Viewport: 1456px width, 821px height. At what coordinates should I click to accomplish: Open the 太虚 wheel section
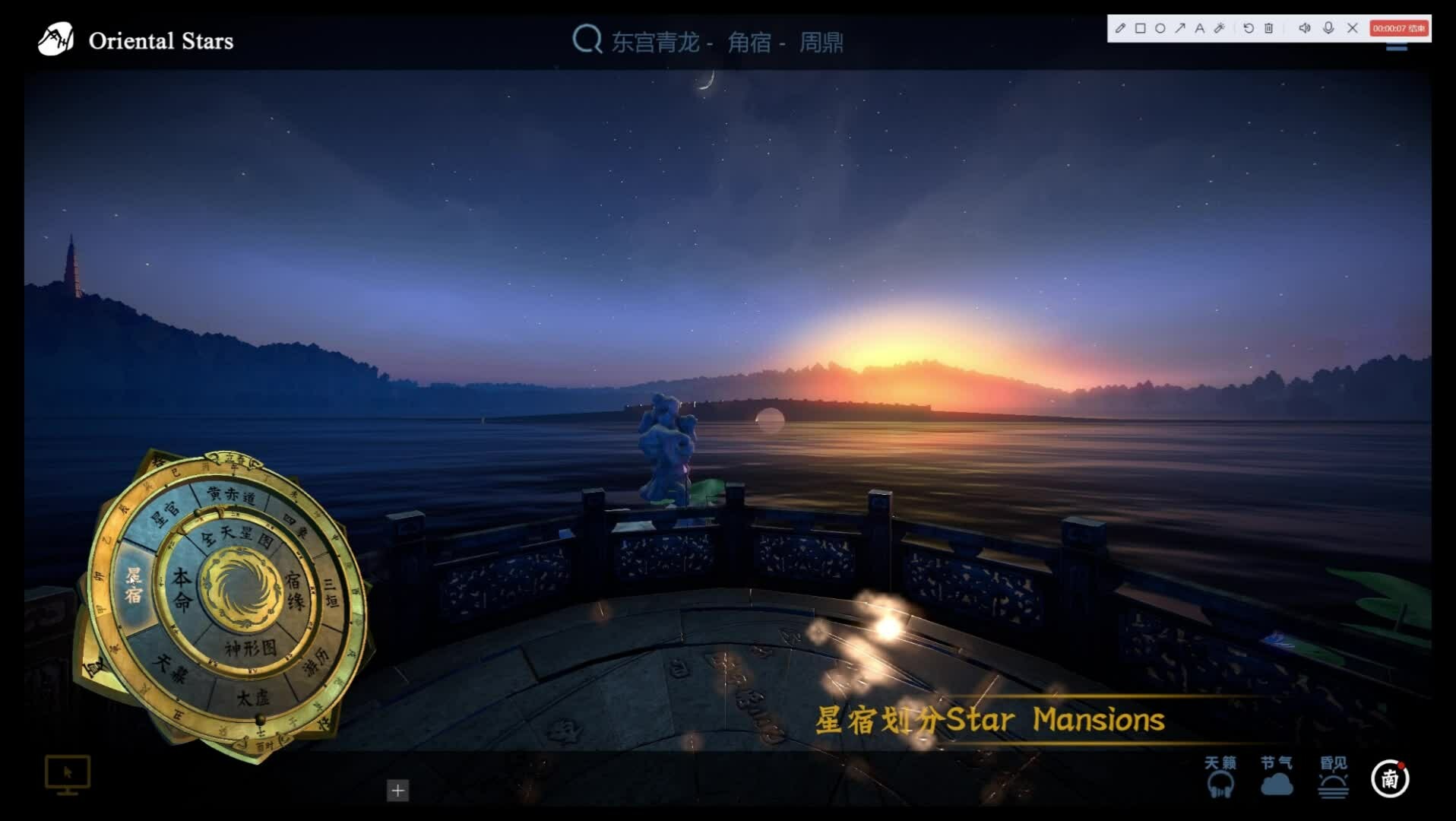tap(252, 697)
